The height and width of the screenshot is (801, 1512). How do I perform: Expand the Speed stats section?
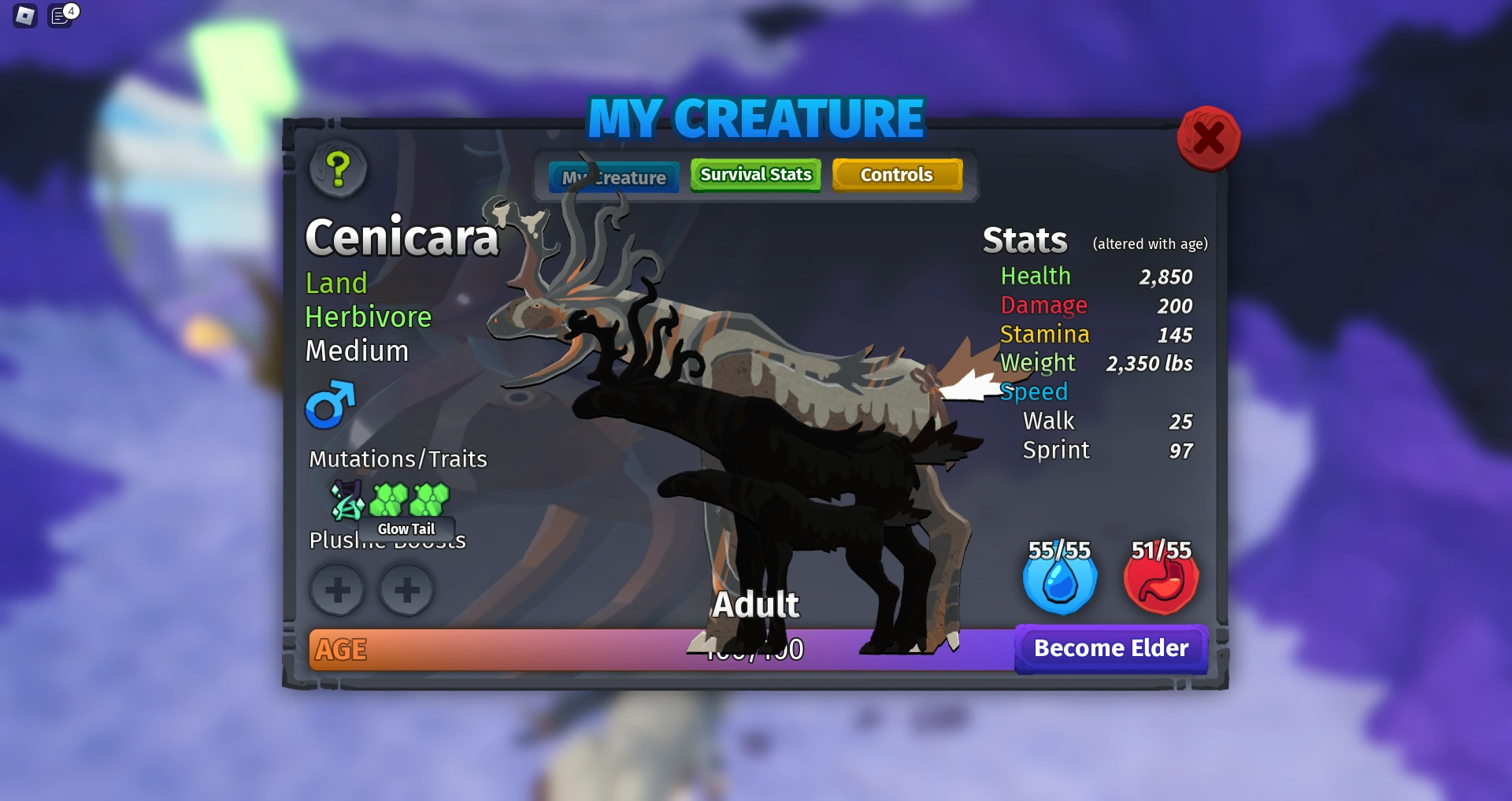click(x=1034, y=391)
